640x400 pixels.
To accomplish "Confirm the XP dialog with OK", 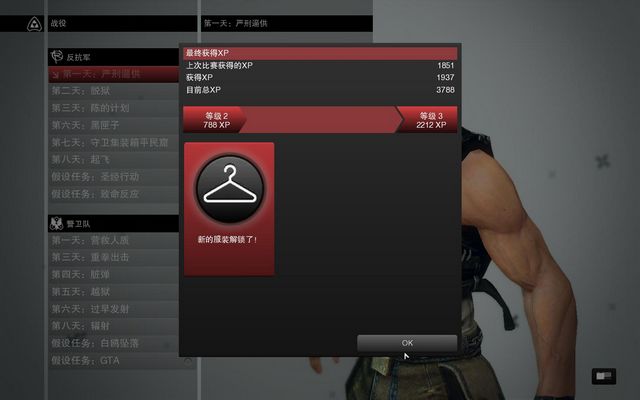I will pyautogui.click(x=407, y=343).
